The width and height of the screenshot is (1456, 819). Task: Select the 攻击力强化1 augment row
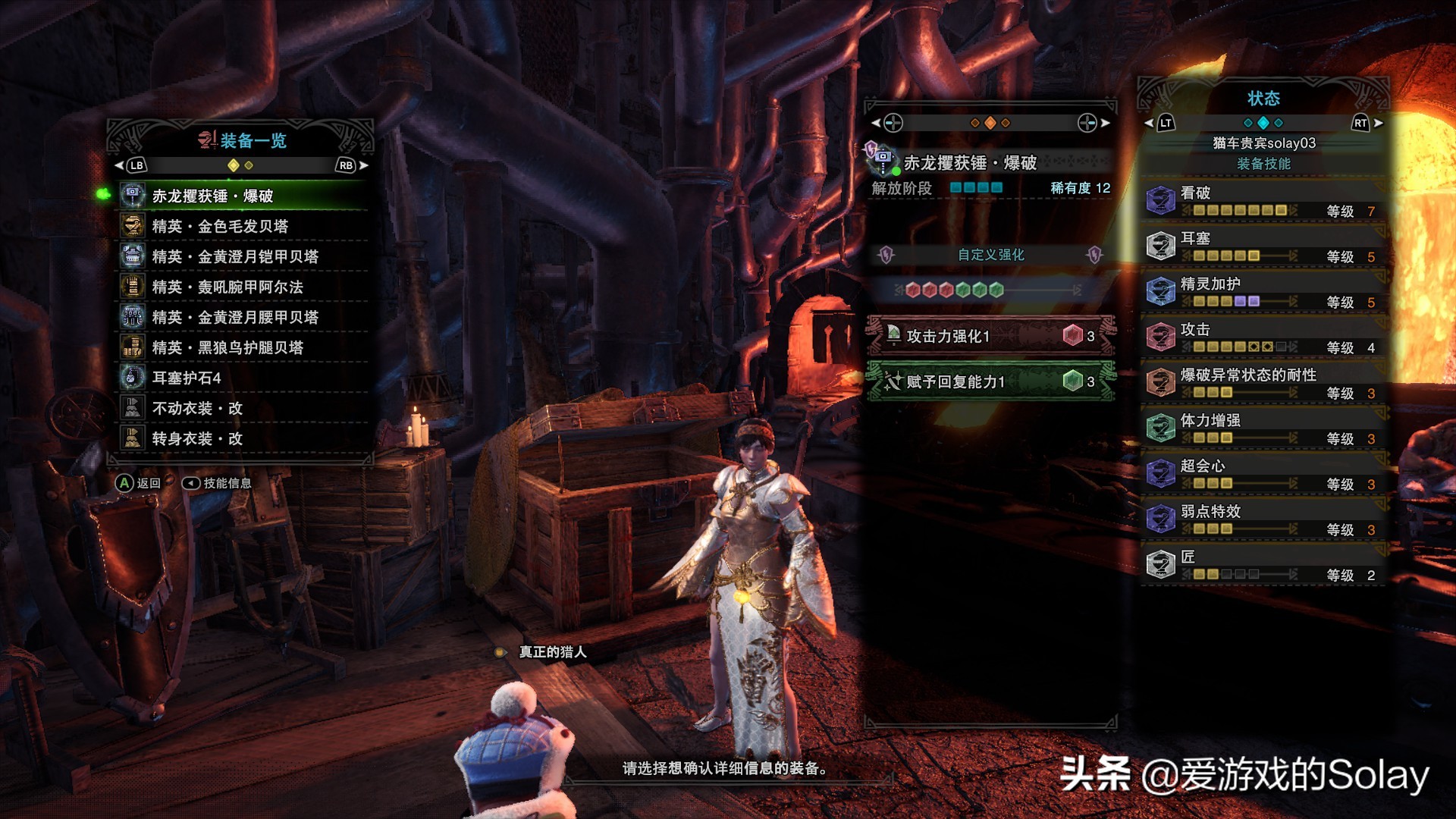pos(990,336)
